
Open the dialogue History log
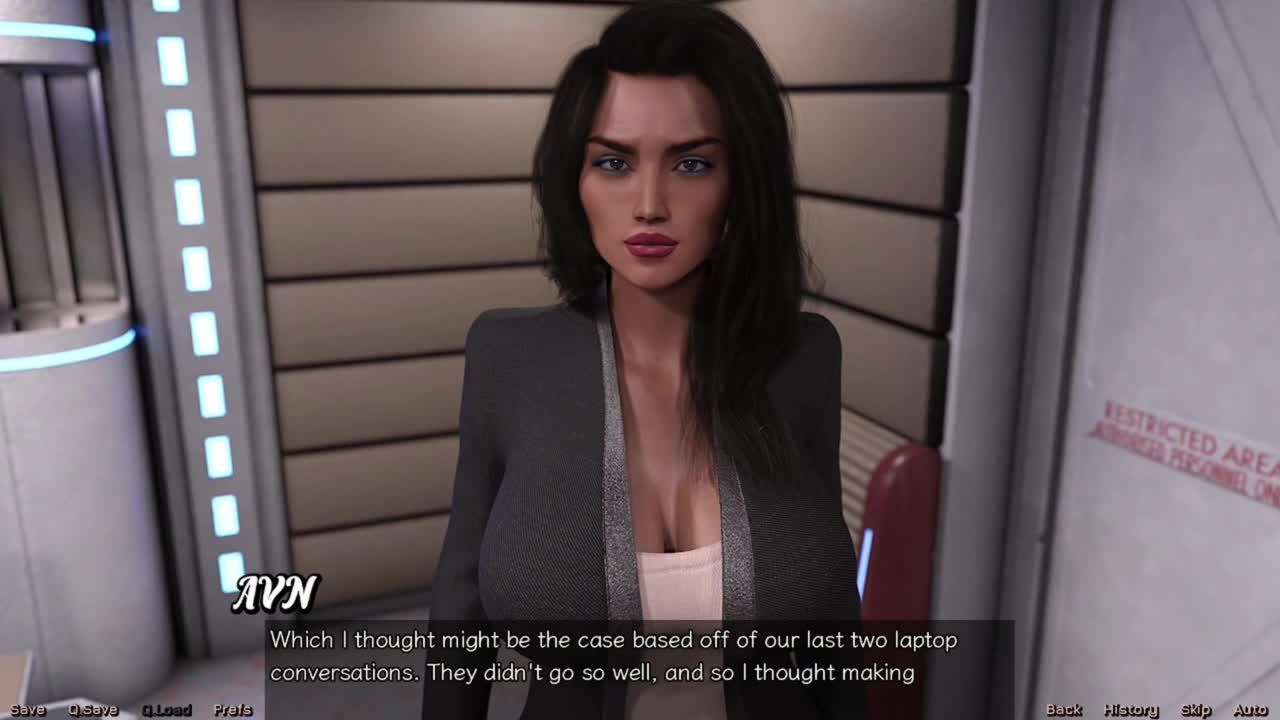(1131, 710)
